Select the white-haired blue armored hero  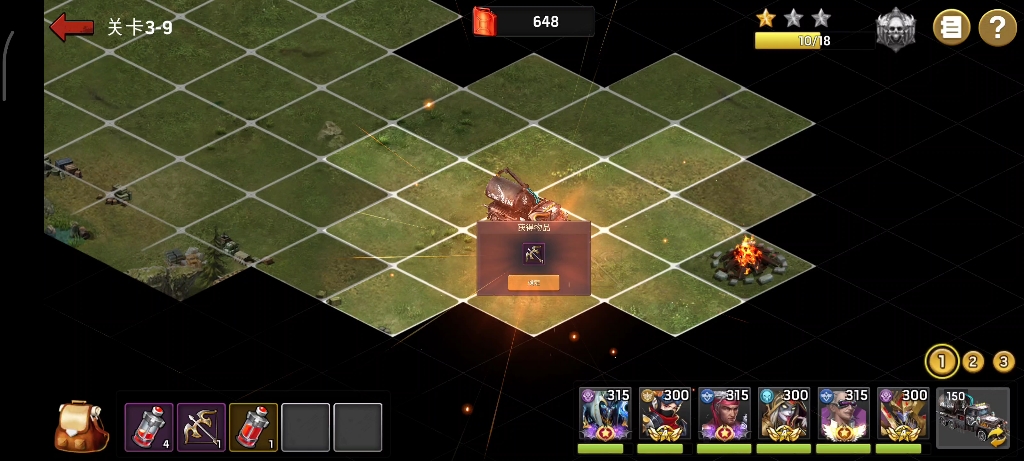coord(604,414)
